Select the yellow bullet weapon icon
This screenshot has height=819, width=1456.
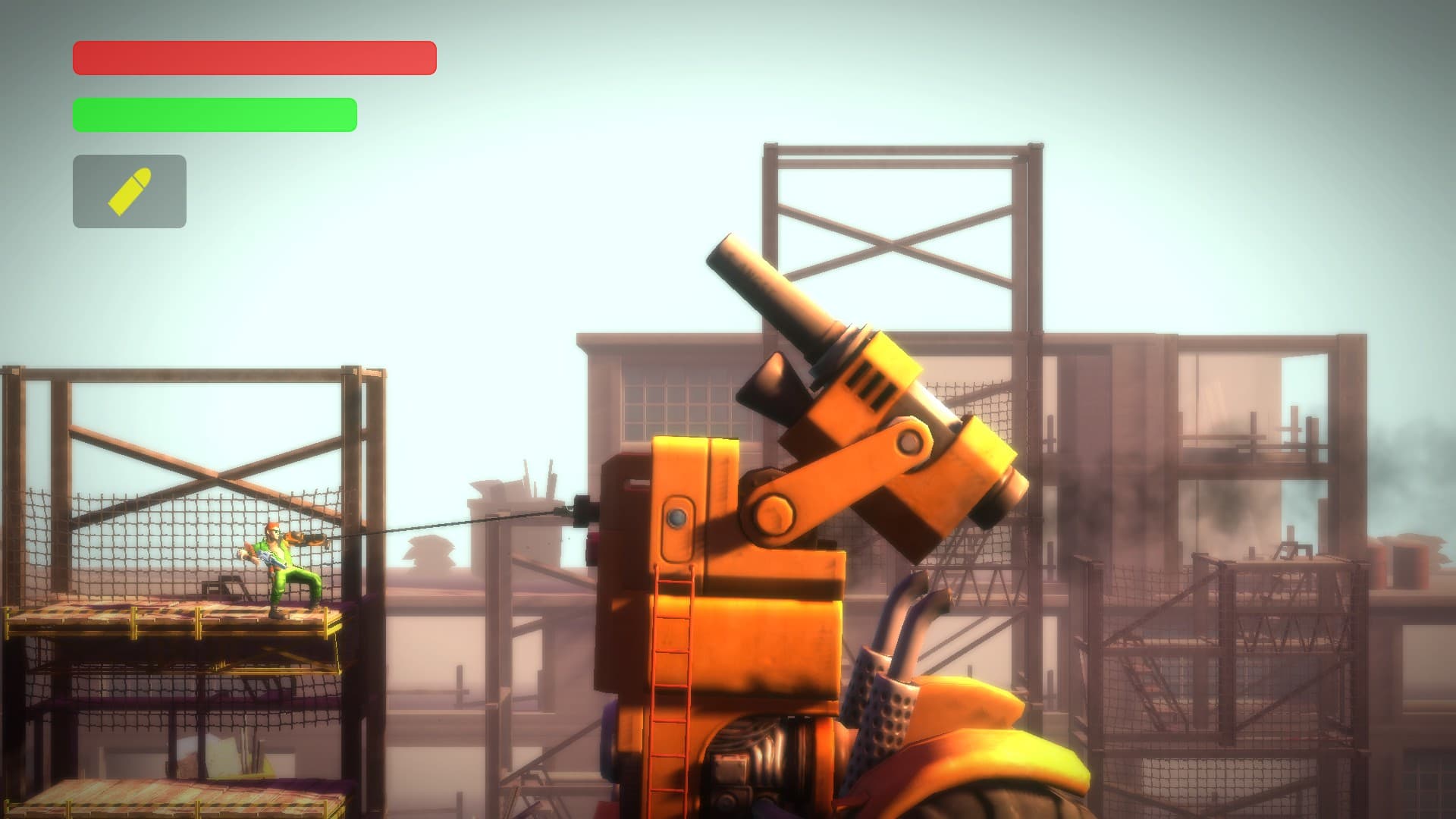click(130, 191)
